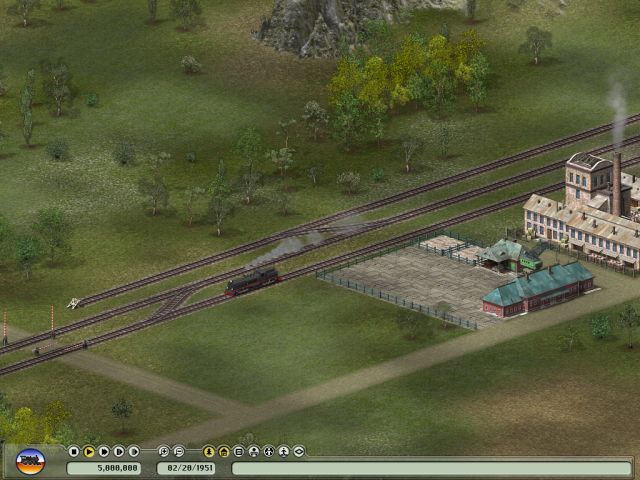Select the highlighted normal play speed
Image resolution: width=640 pixels, height=480 pixels.
coord(88,452)
